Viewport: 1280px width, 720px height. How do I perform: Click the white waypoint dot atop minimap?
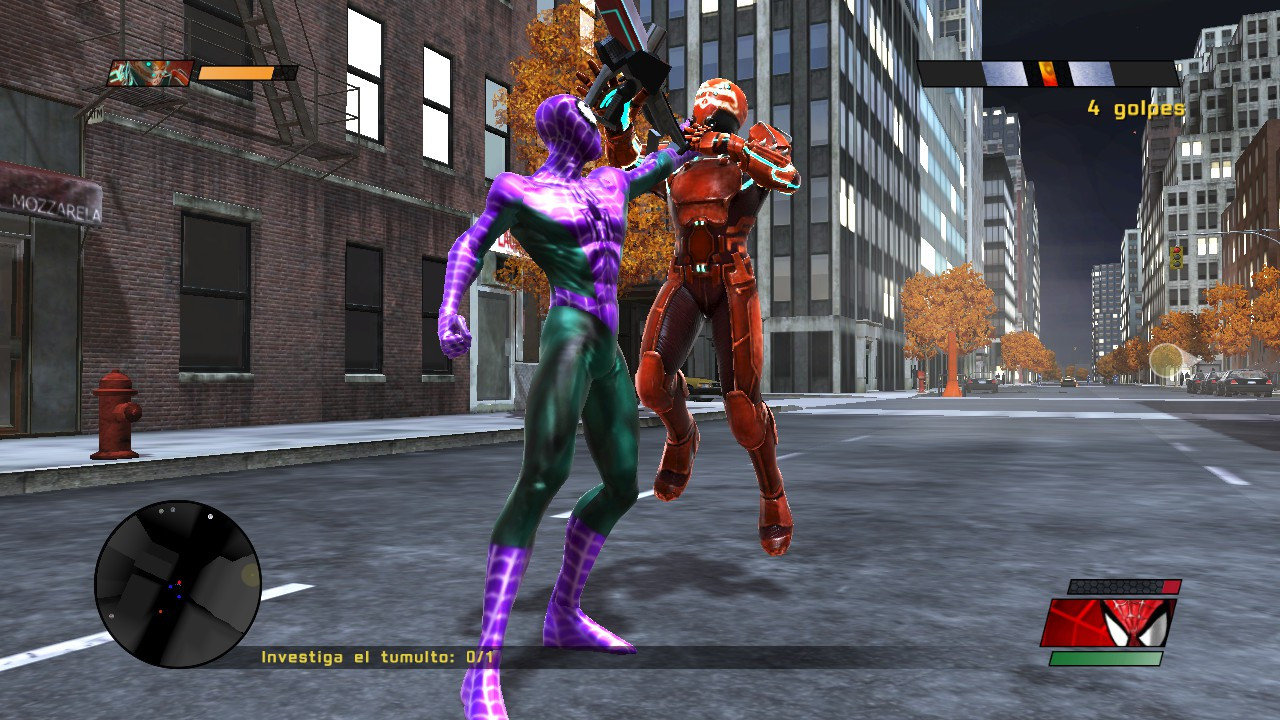coord(210,516)
